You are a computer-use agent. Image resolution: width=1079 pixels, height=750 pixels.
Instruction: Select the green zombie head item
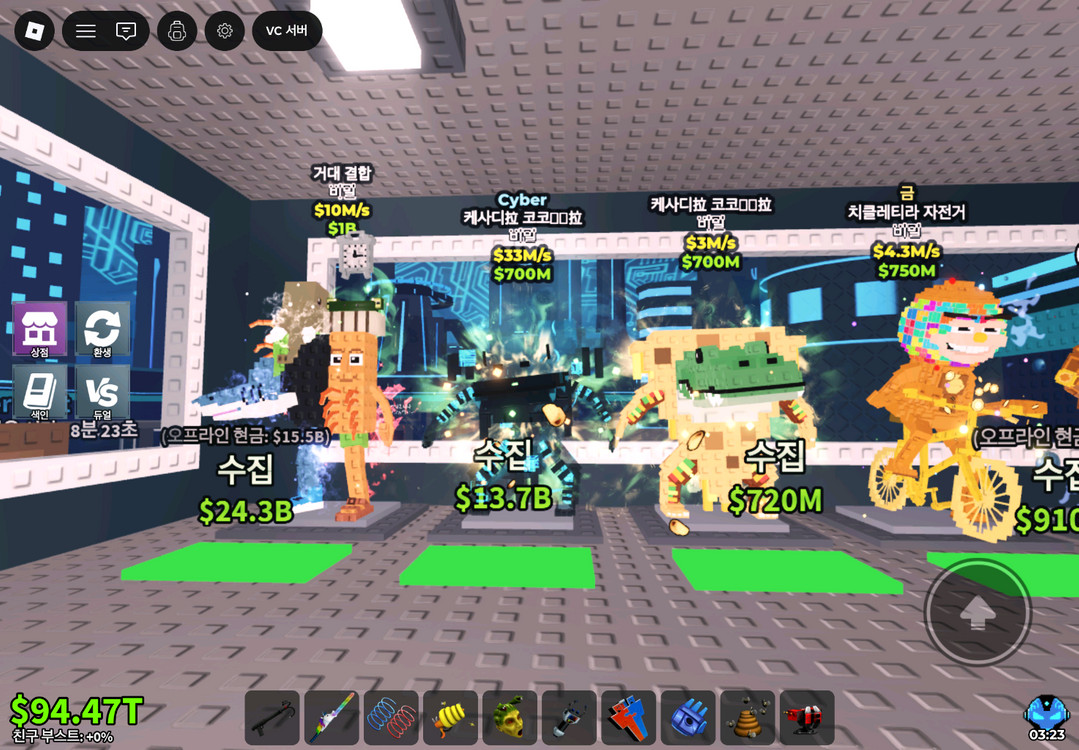tap(510, 717)
